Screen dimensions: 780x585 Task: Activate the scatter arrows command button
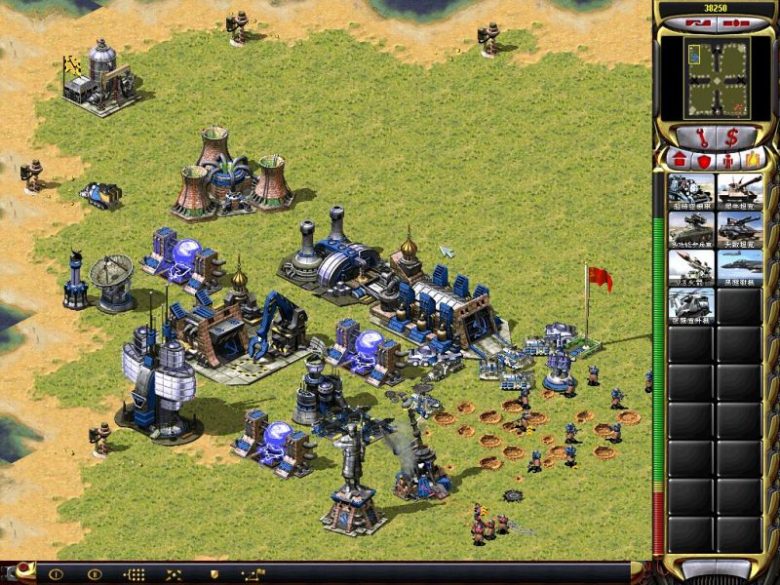[174, 575]
